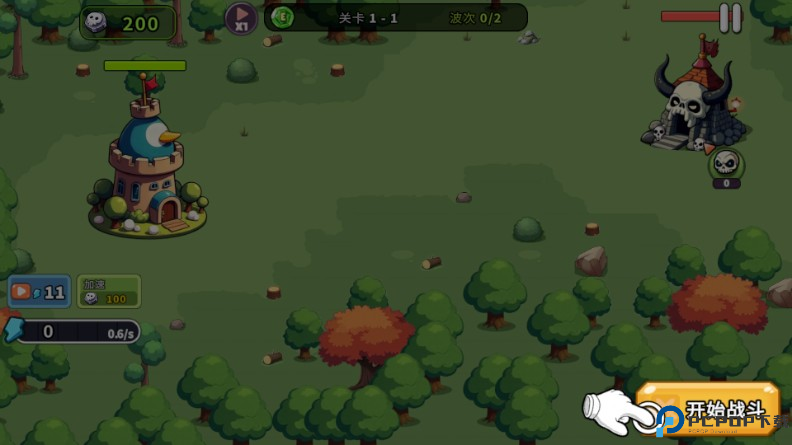Image resolution: width=792 pixels, height=445 pixels.
Task: Select the skull enemy wave indicator
Action: click(x=726, y=163)
